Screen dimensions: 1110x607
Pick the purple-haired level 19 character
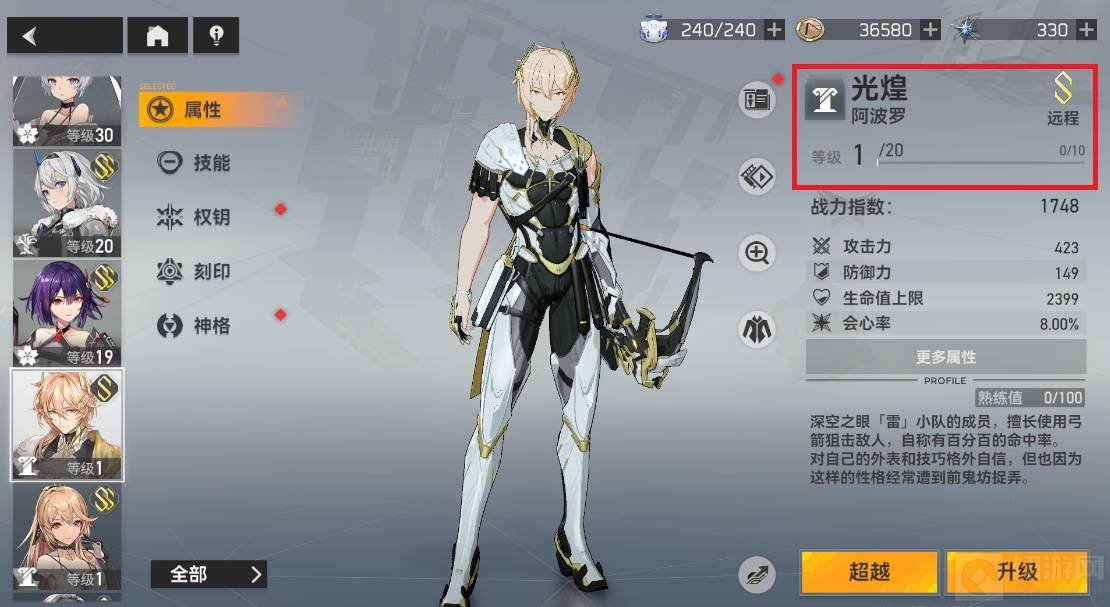[66, 313]
